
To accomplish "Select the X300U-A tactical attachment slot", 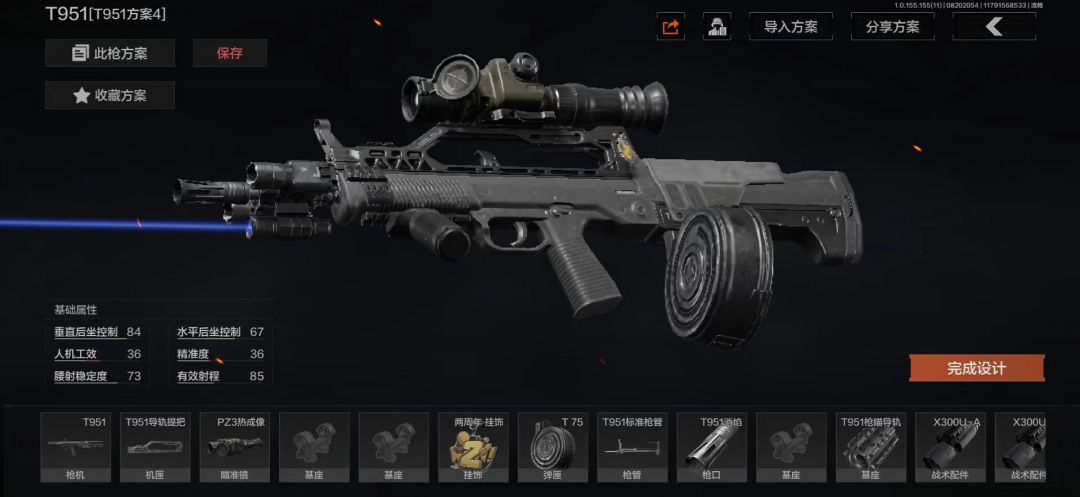I will click(x=949, y=448).
